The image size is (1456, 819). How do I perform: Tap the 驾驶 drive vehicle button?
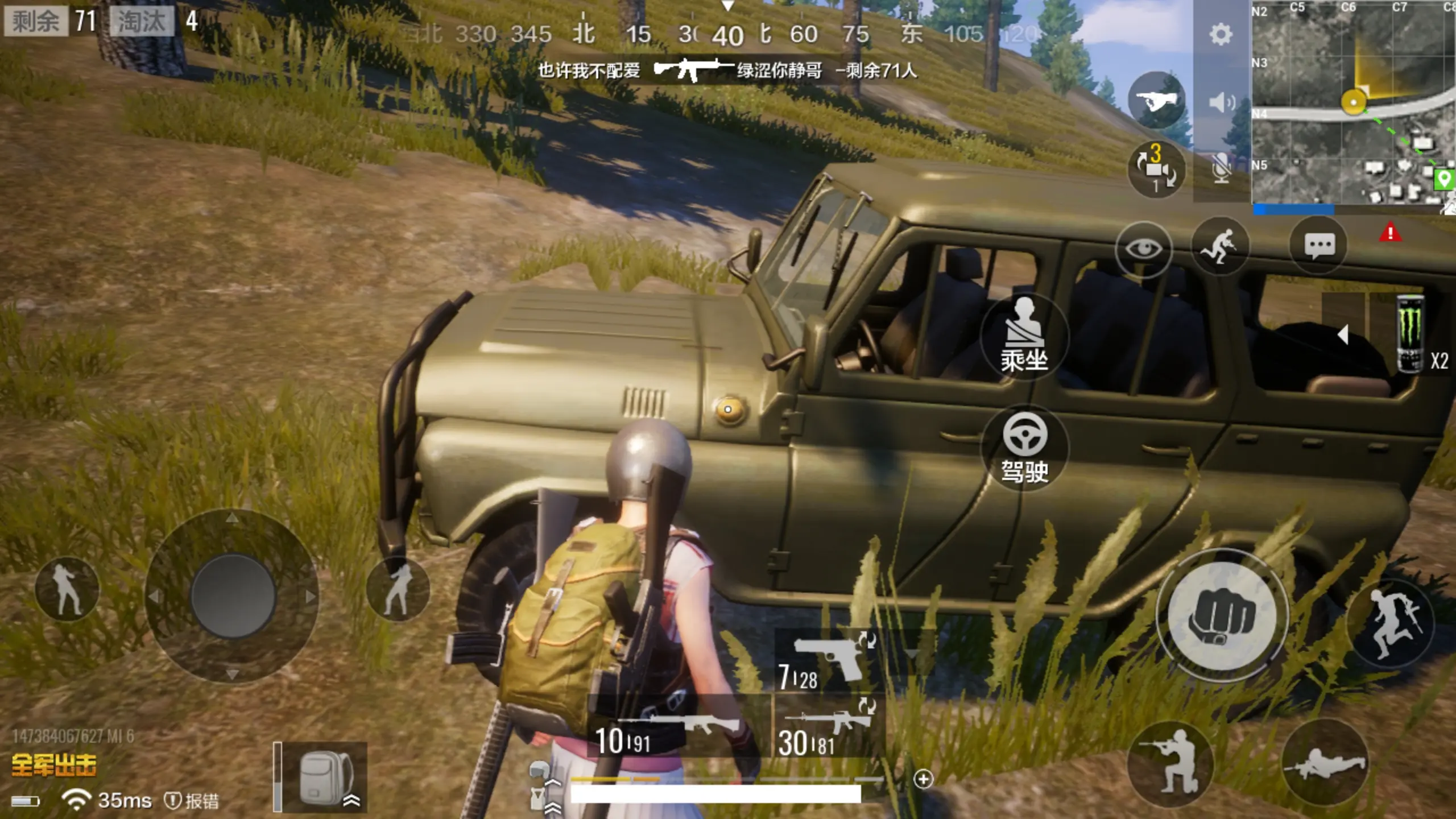pos(1024,448)
